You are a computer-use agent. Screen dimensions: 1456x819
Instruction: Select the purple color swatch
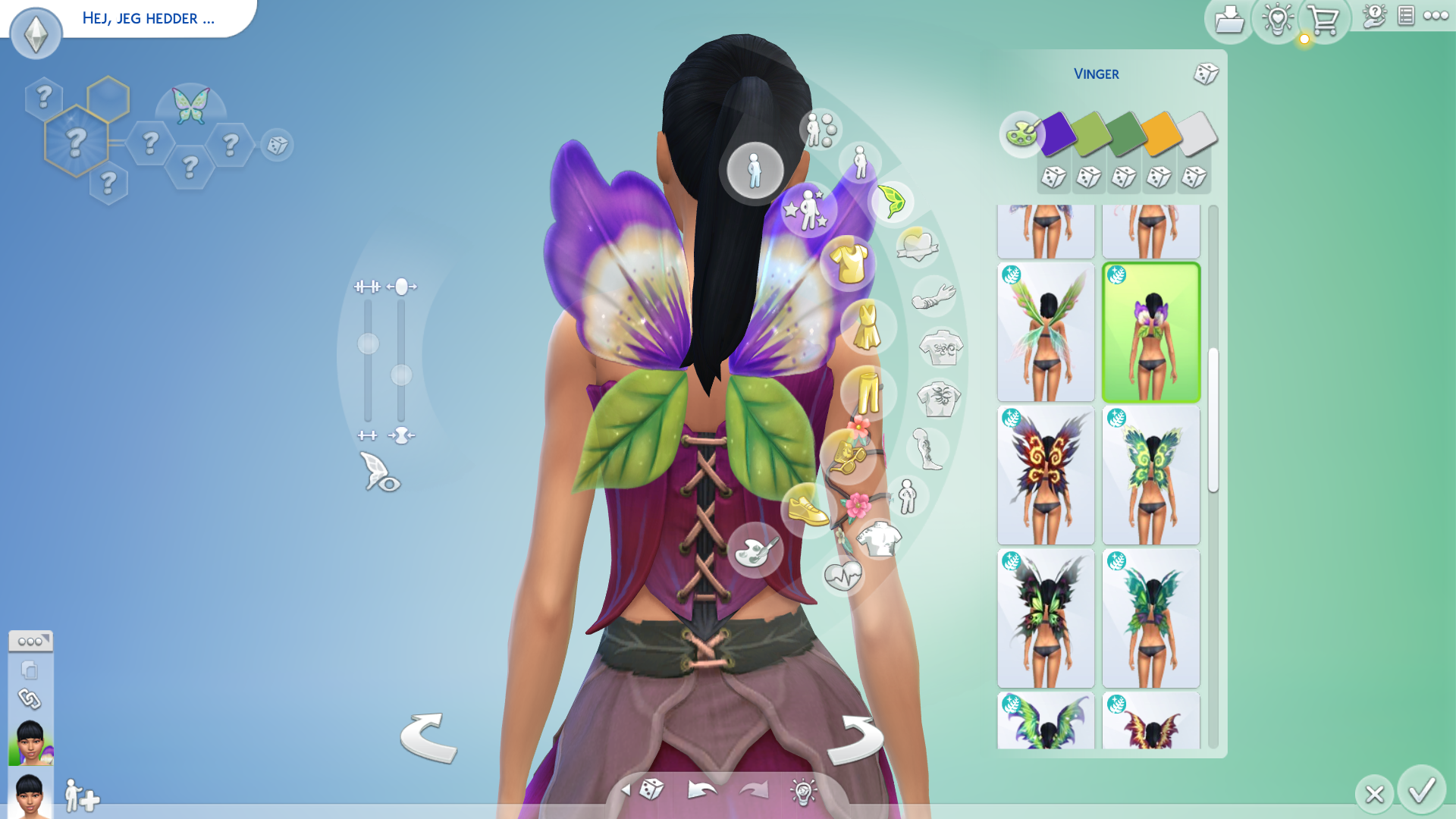click(x=1057, y=133)
